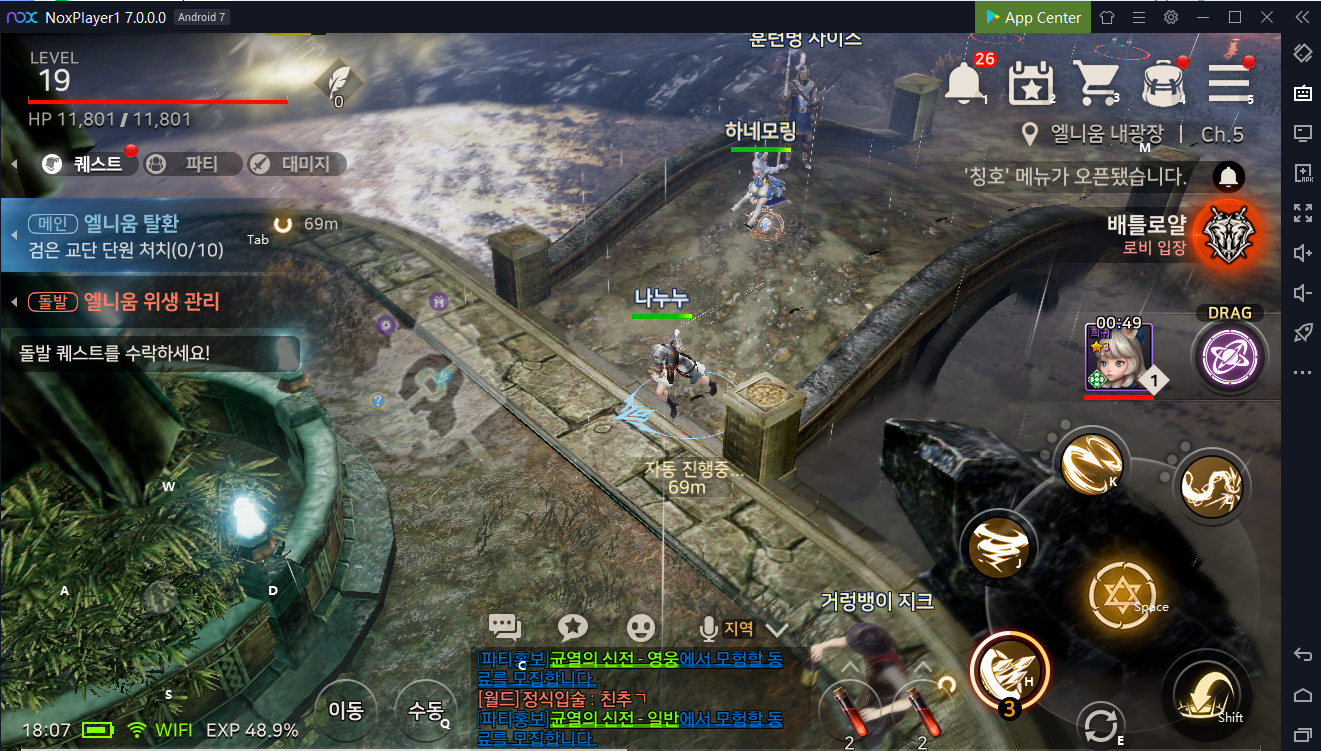Toggle the 수동 combat mode button
Image resolution: width=1321 pixels, height=751 pixels.
[426, 710]
